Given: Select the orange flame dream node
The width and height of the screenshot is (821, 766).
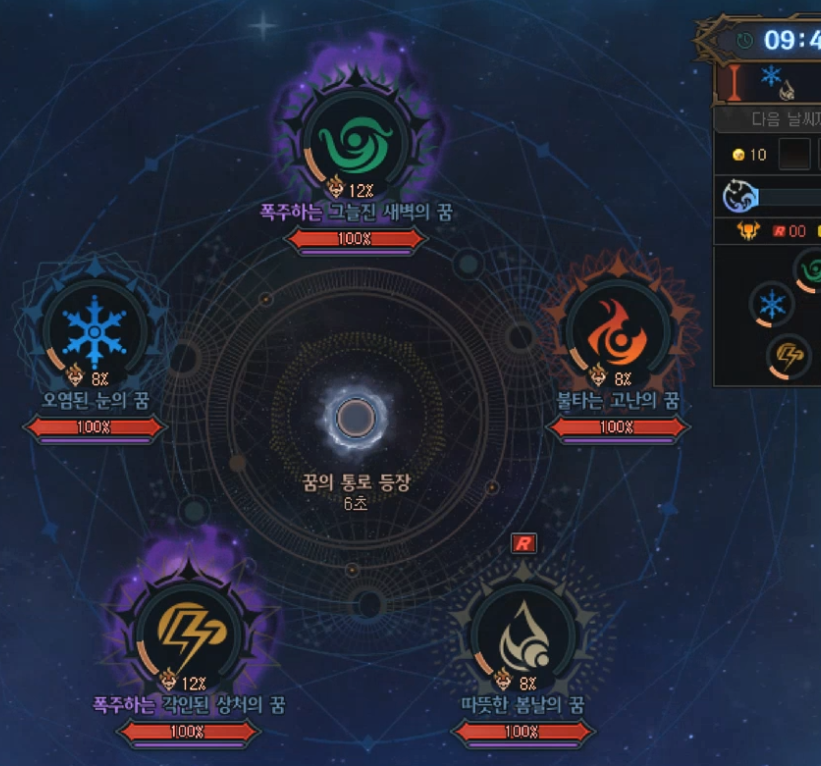Looking at the screenshot, I should point(616,331).
